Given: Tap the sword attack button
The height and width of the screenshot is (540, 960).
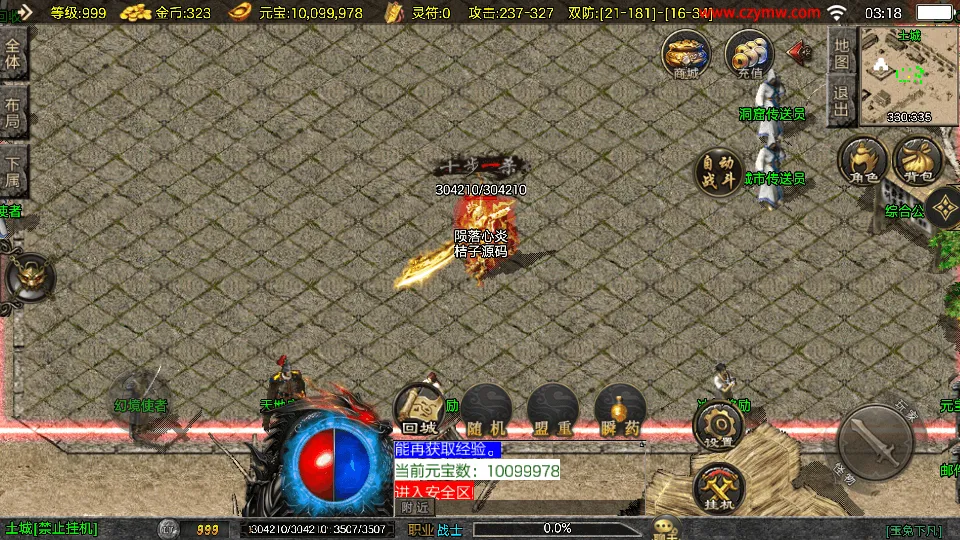Looking at the screenshot, I should 874,443.
